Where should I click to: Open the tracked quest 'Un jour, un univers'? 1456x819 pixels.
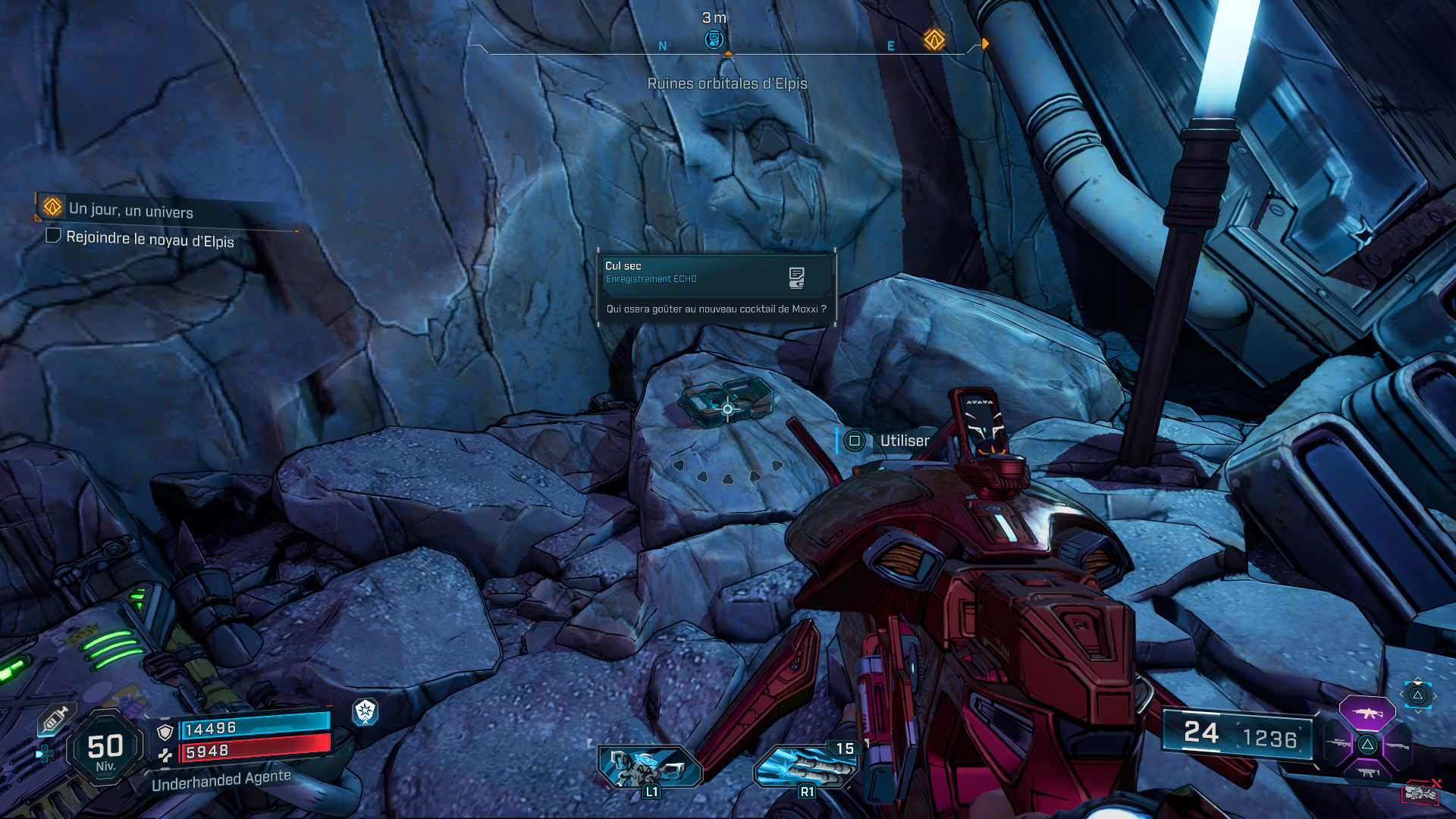tap(130, 209)
